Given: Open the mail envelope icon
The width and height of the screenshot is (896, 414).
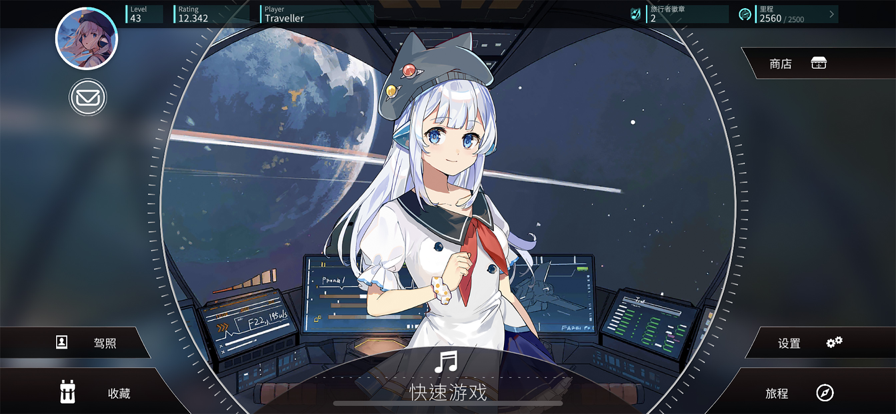Looking at the screenshot, I should point(88,97).
